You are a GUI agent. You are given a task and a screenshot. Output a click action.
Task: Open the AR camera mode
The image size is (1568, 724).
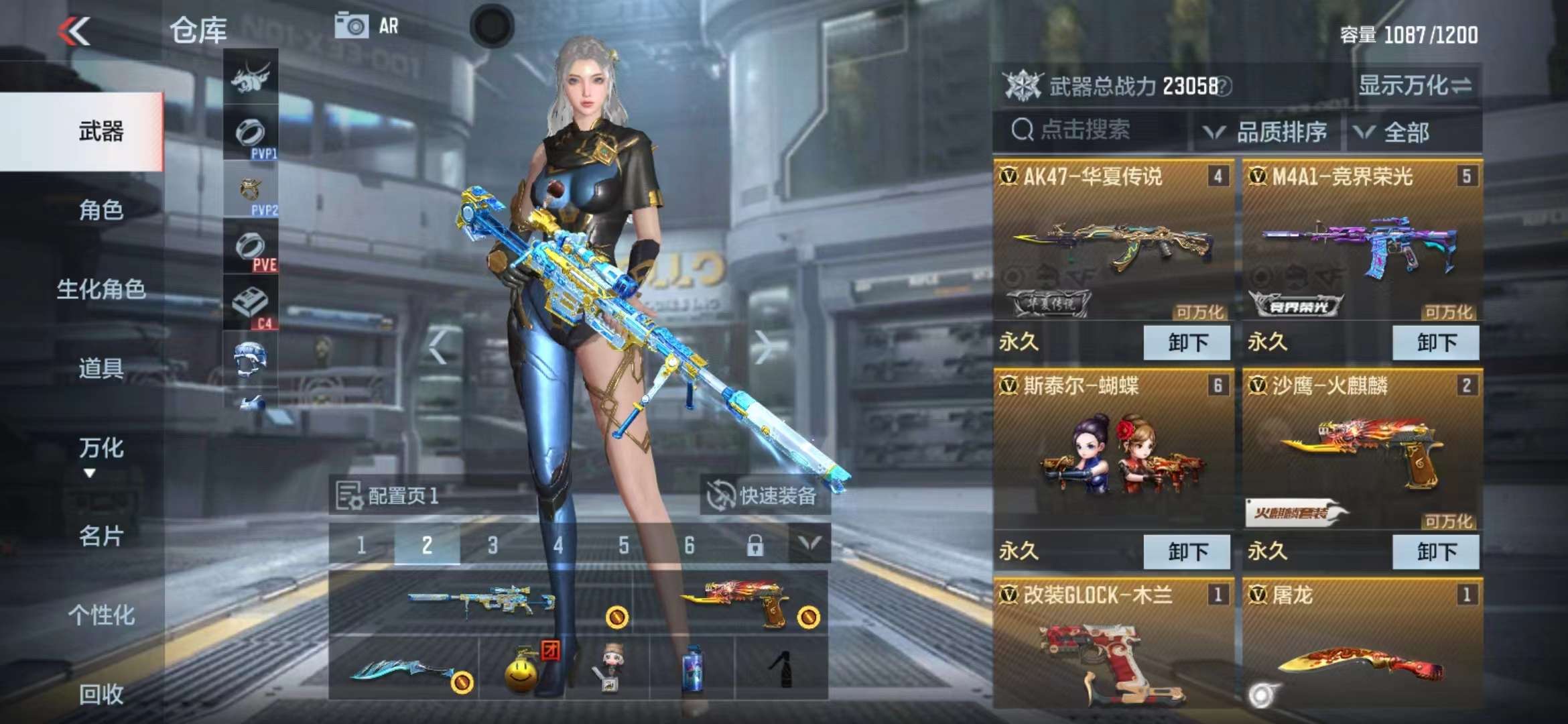point(367,27)
